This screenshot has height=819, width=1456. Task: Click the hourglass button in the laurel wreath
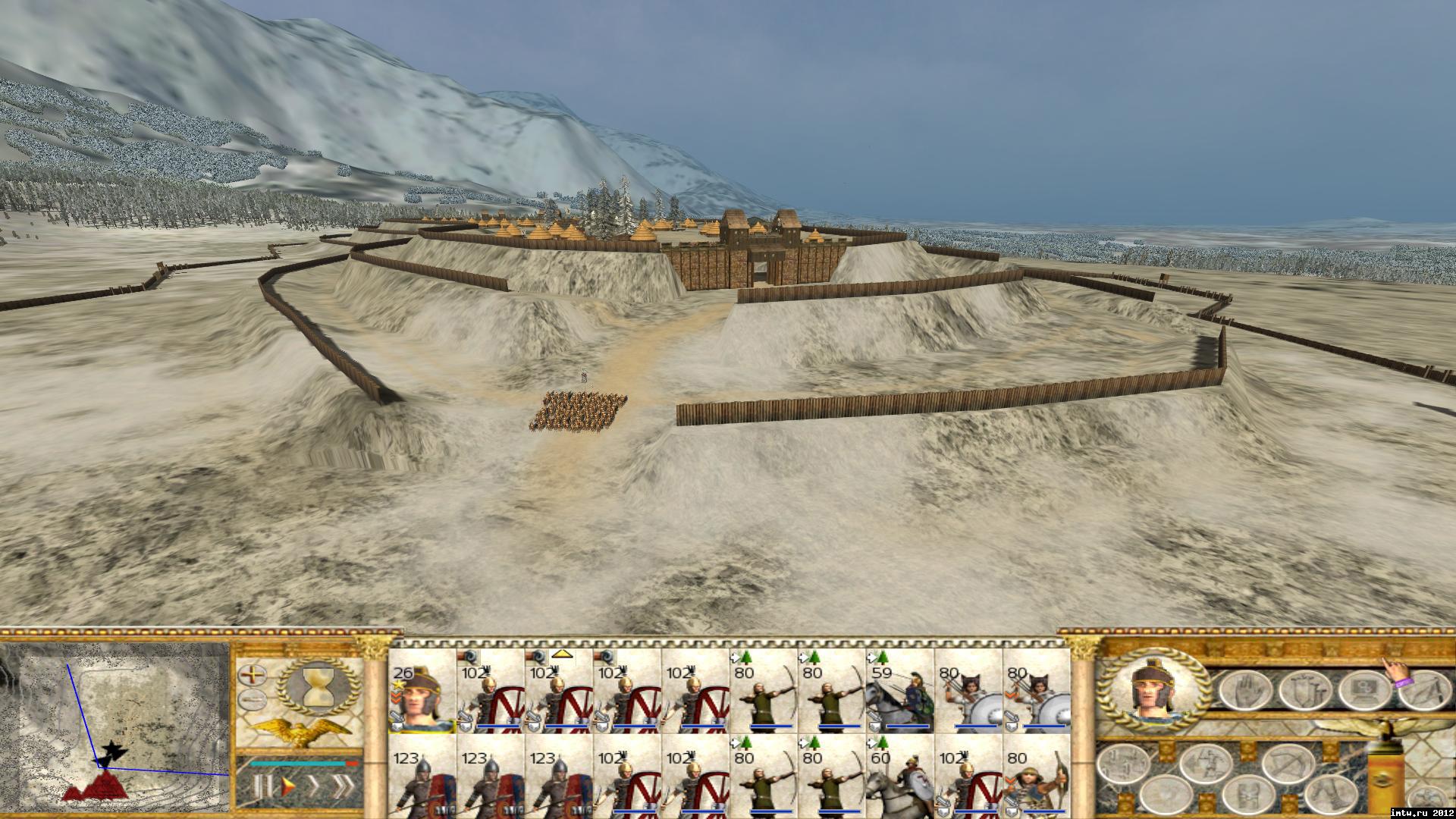coord(315,687)
